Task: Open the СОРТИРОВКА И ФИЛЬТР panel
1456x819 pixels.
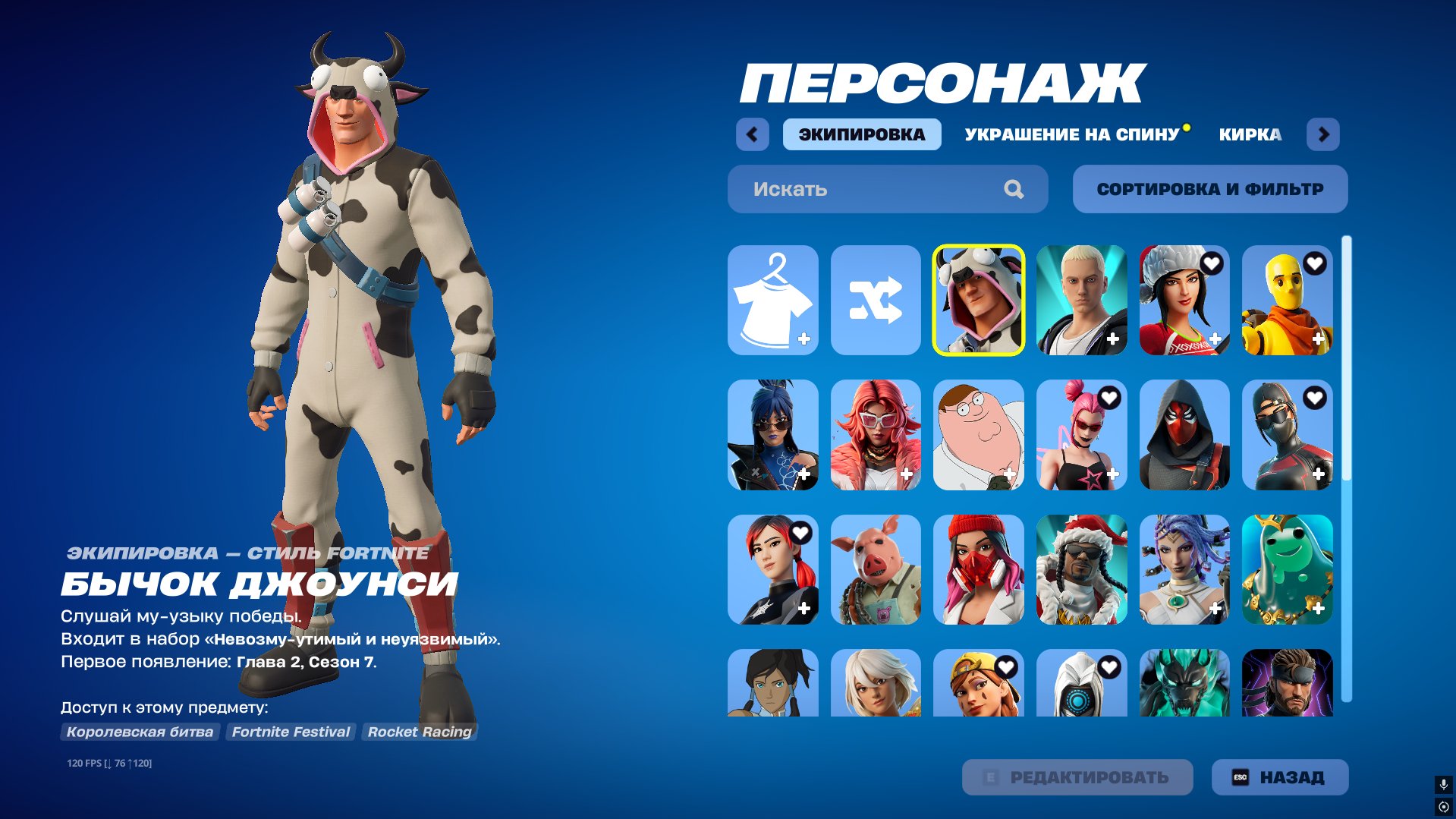Action: [x=1209, y=189]
